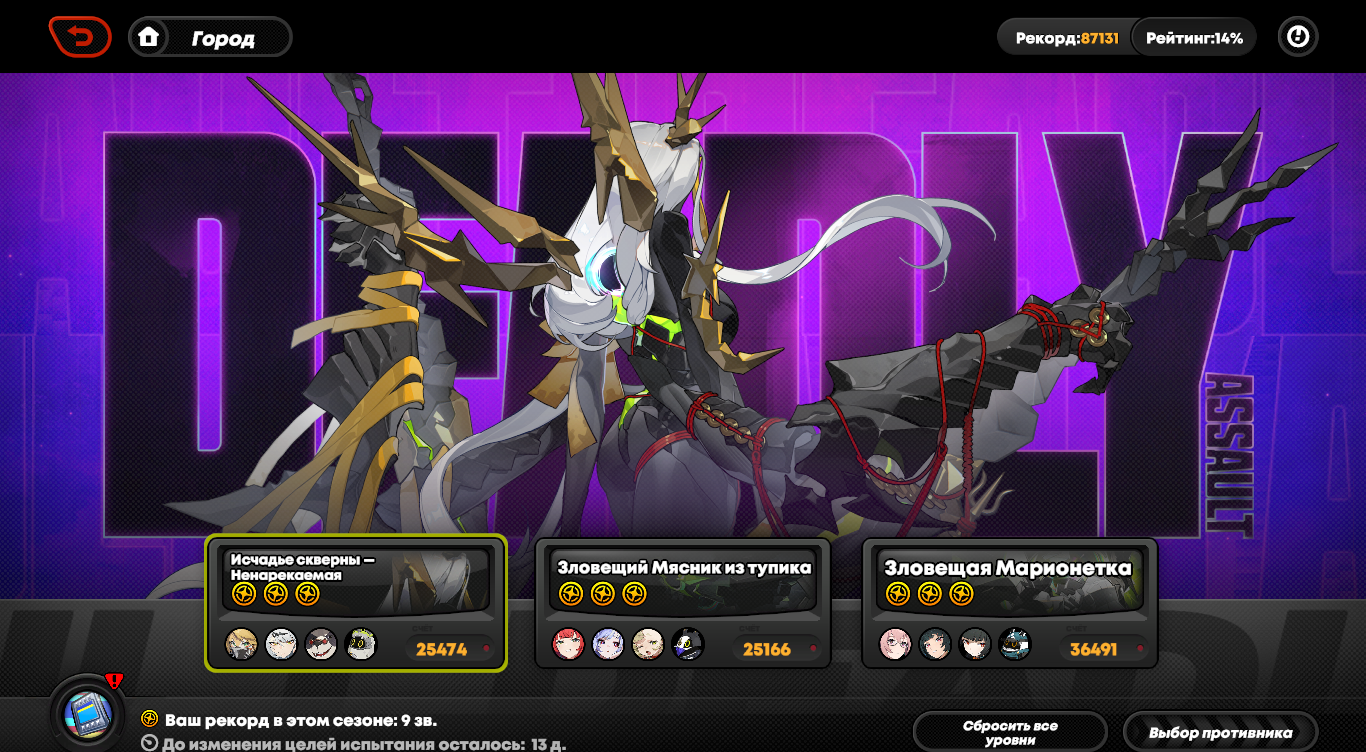
Task: Pick the Зловещая Марионетка boss card
Action: click(1009, 603)
